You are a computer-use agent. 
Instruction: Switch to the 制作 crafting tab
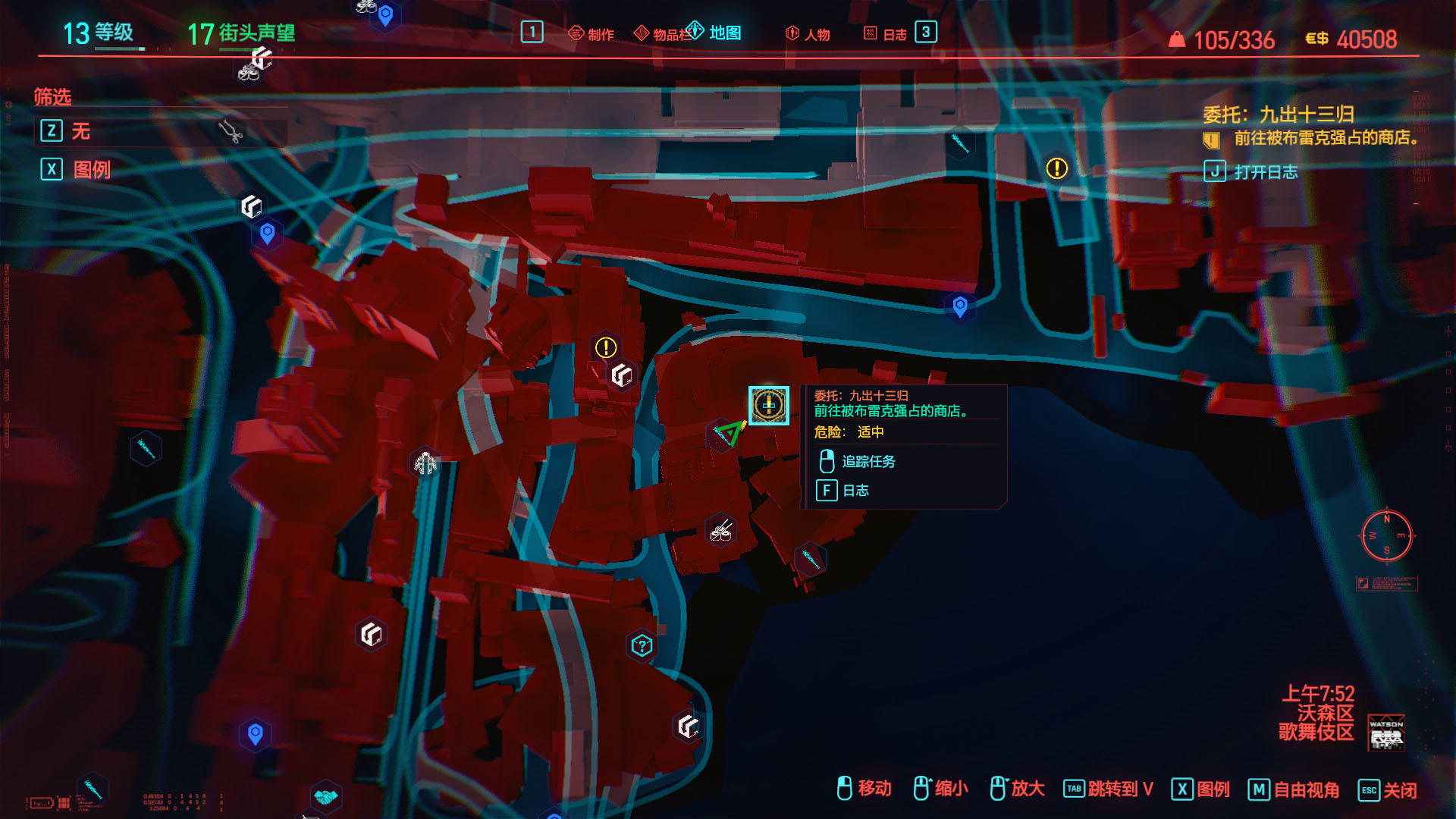pos(592,34)
